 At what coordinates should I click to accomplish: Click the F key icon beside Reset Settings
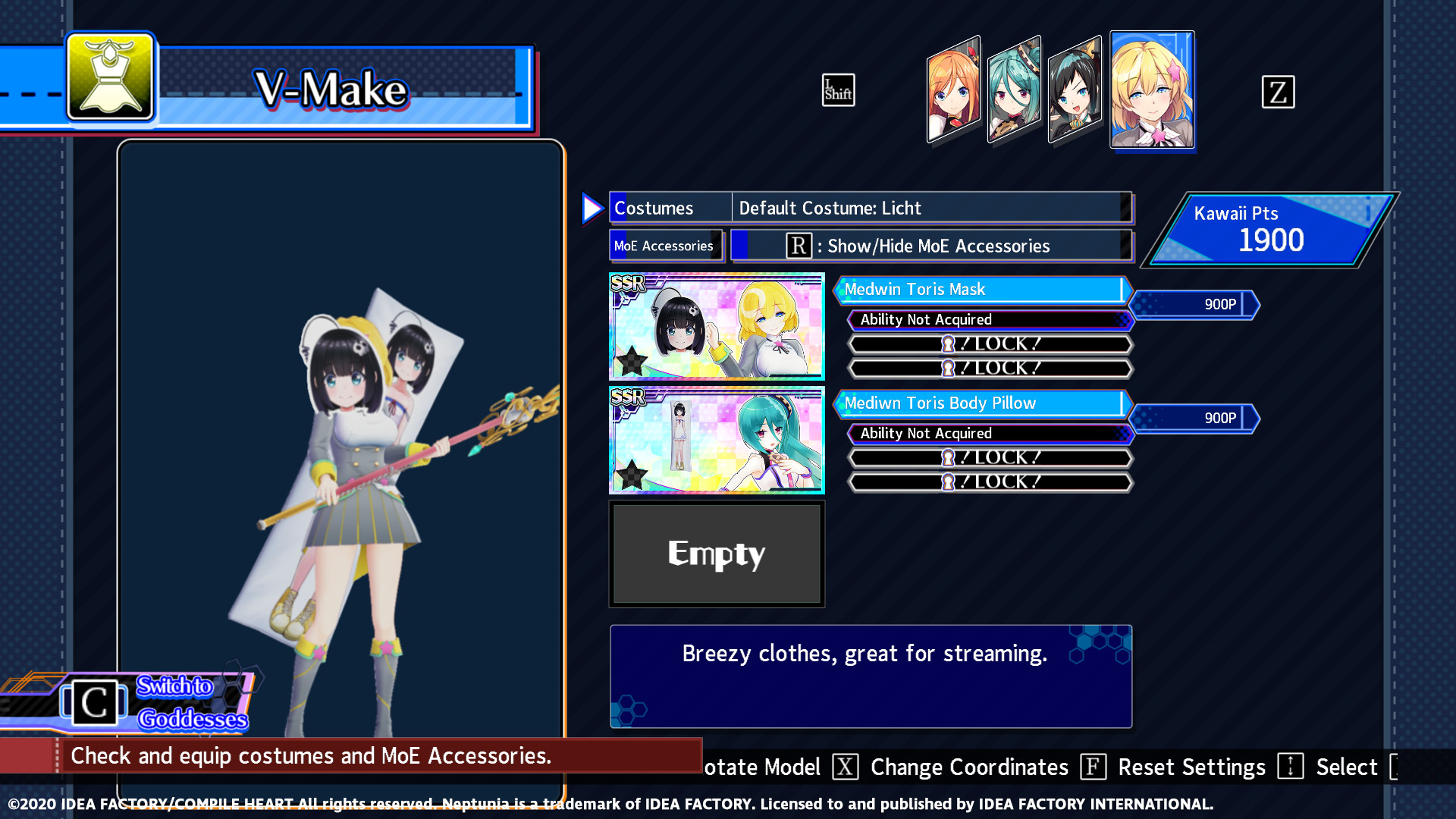coord(1093,767)
